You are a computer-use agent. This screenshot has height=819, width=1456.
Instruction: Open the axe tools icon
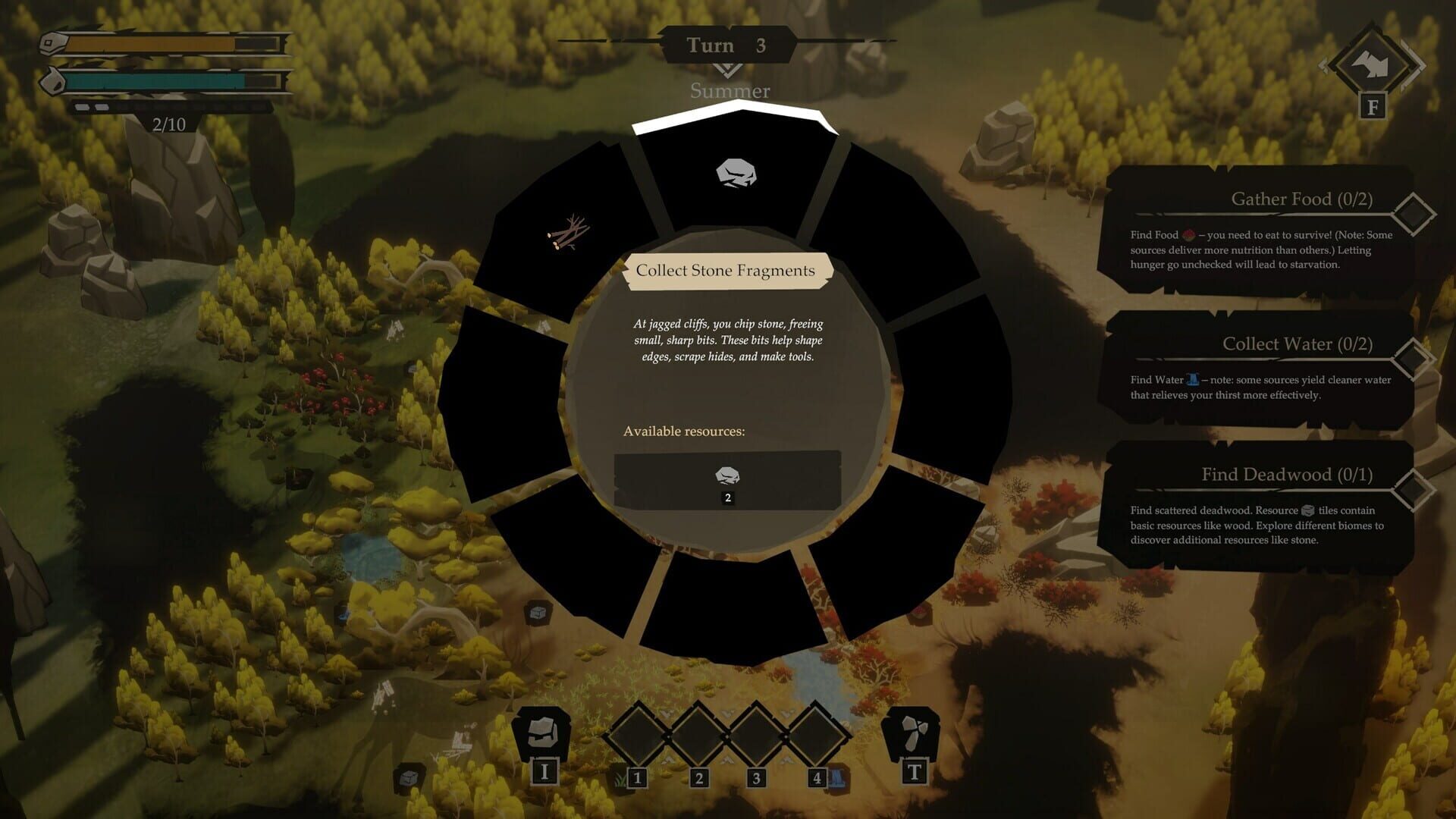pos(913,733)
